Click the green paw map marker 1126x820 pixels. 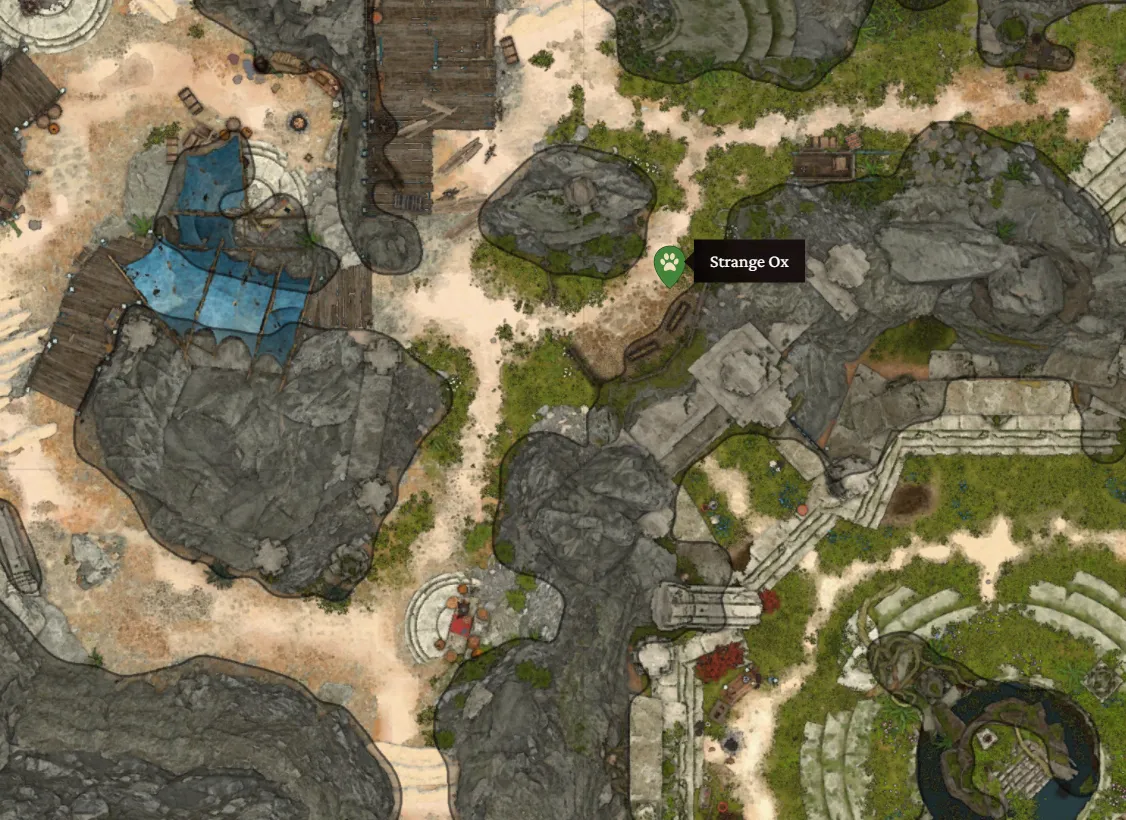tap(669, 265)
